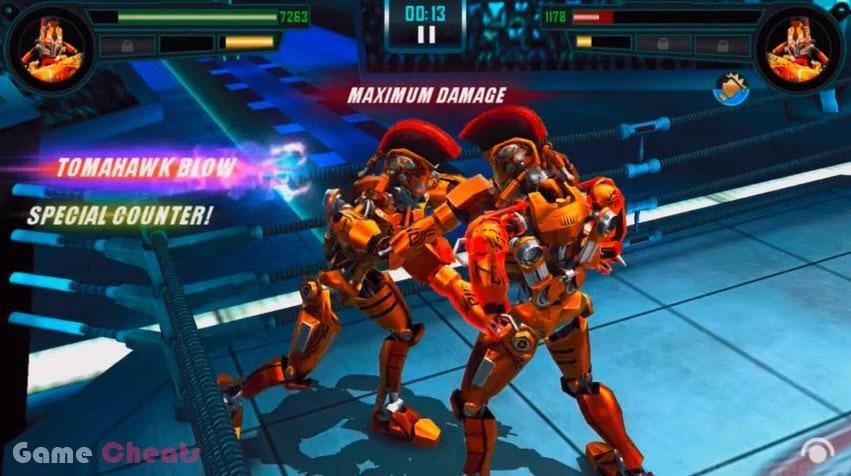
Task: Pause the fight with the pause button
Action: click(x=426, y=34)
